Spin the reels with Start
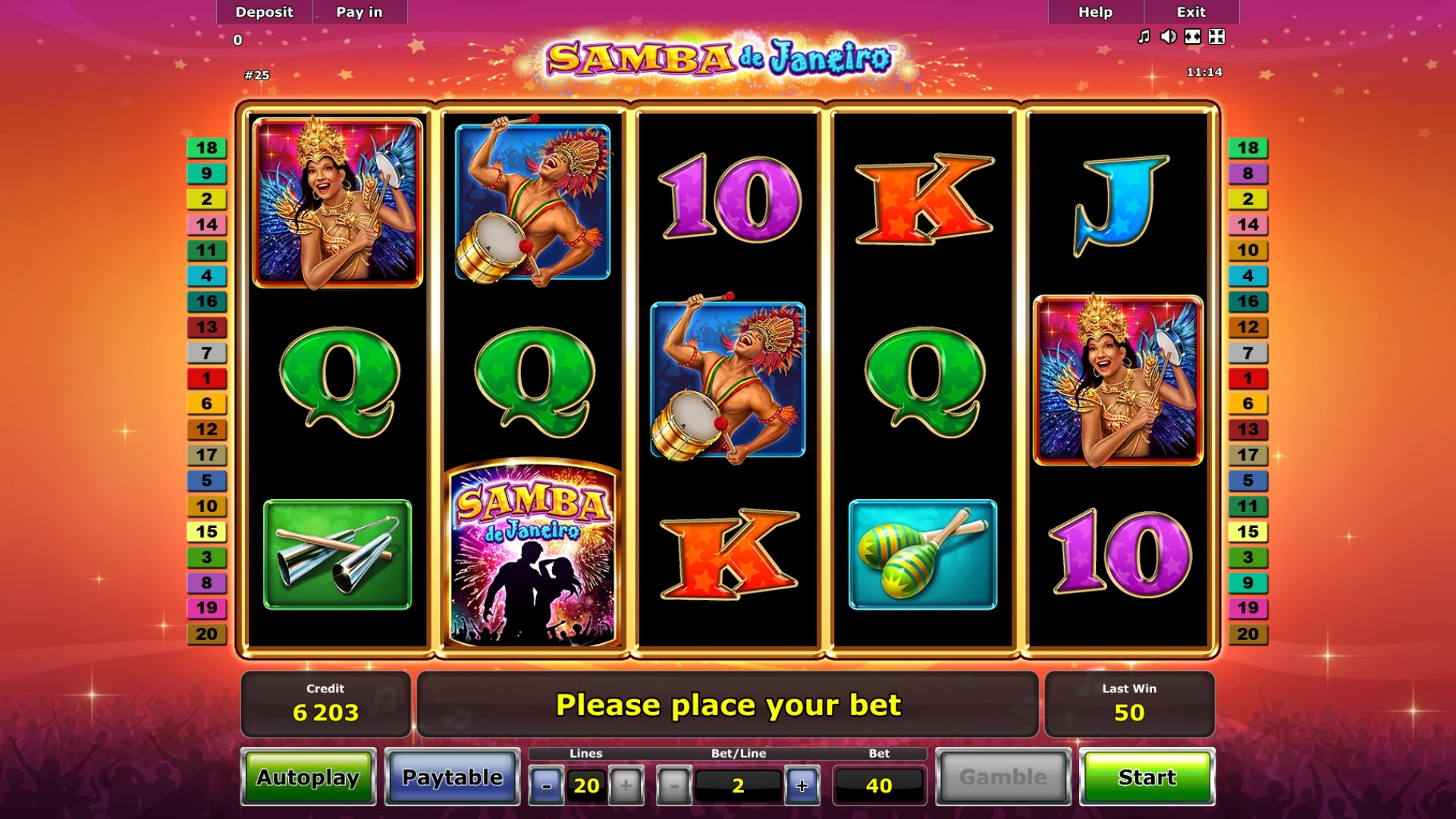 (x=1147, y=777)
